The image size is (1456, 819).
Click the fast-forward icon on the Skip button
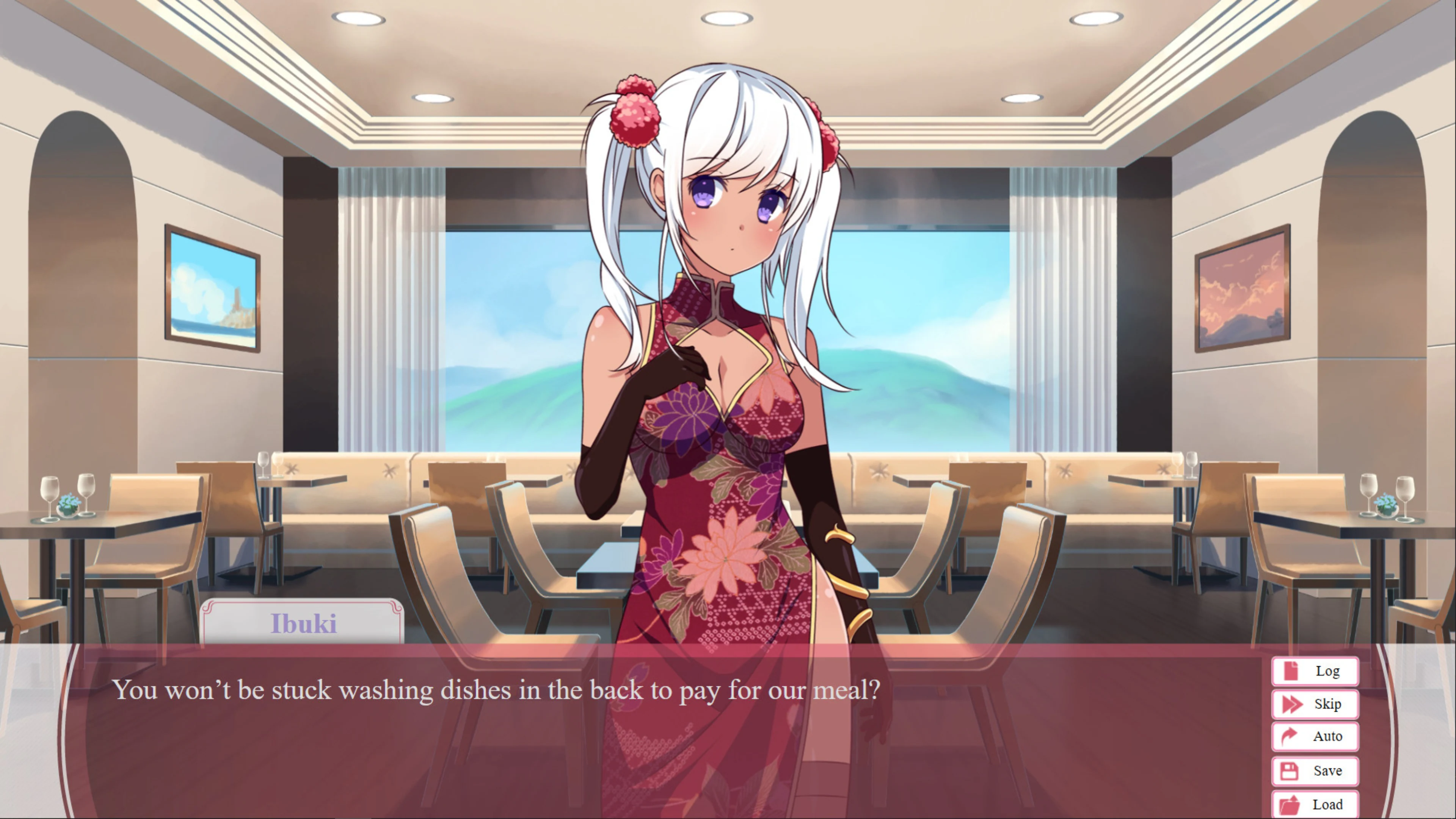[x=1293, y=704]
